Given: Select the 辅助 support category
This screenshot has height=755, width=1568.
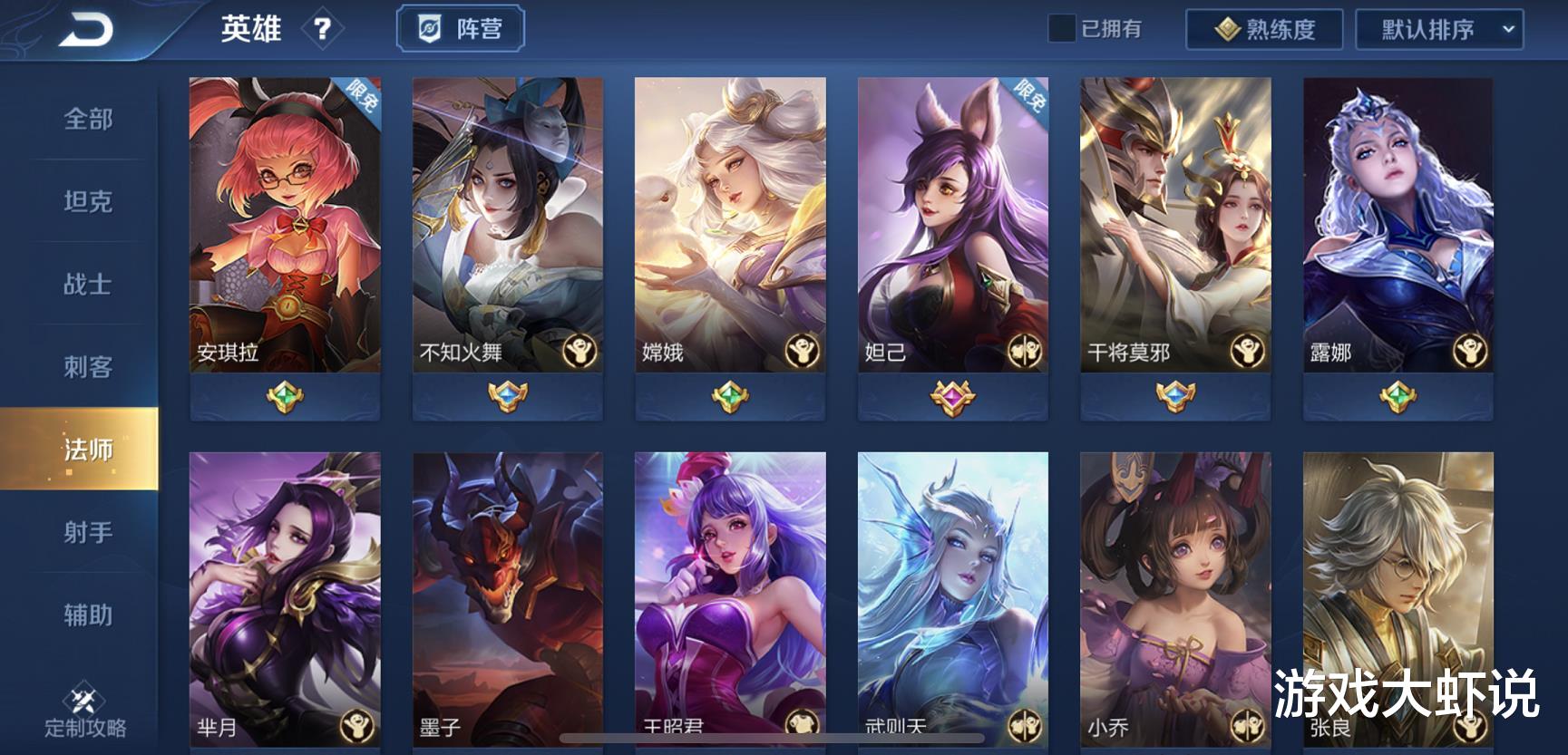Looking at the screenshot, I should coord(87,615).
